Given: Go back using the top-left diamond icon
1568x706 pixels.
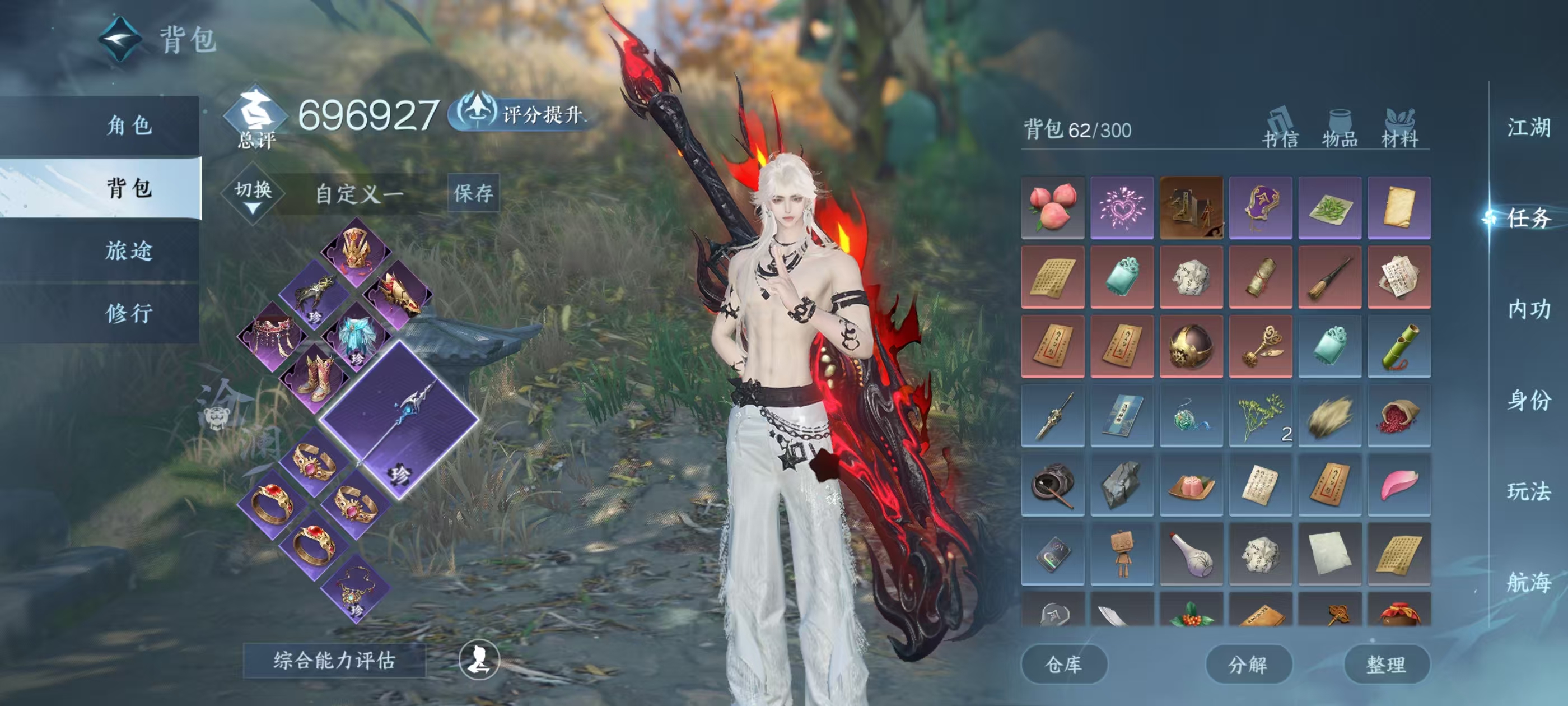Looking at the screenshot, I should (120, 40).
